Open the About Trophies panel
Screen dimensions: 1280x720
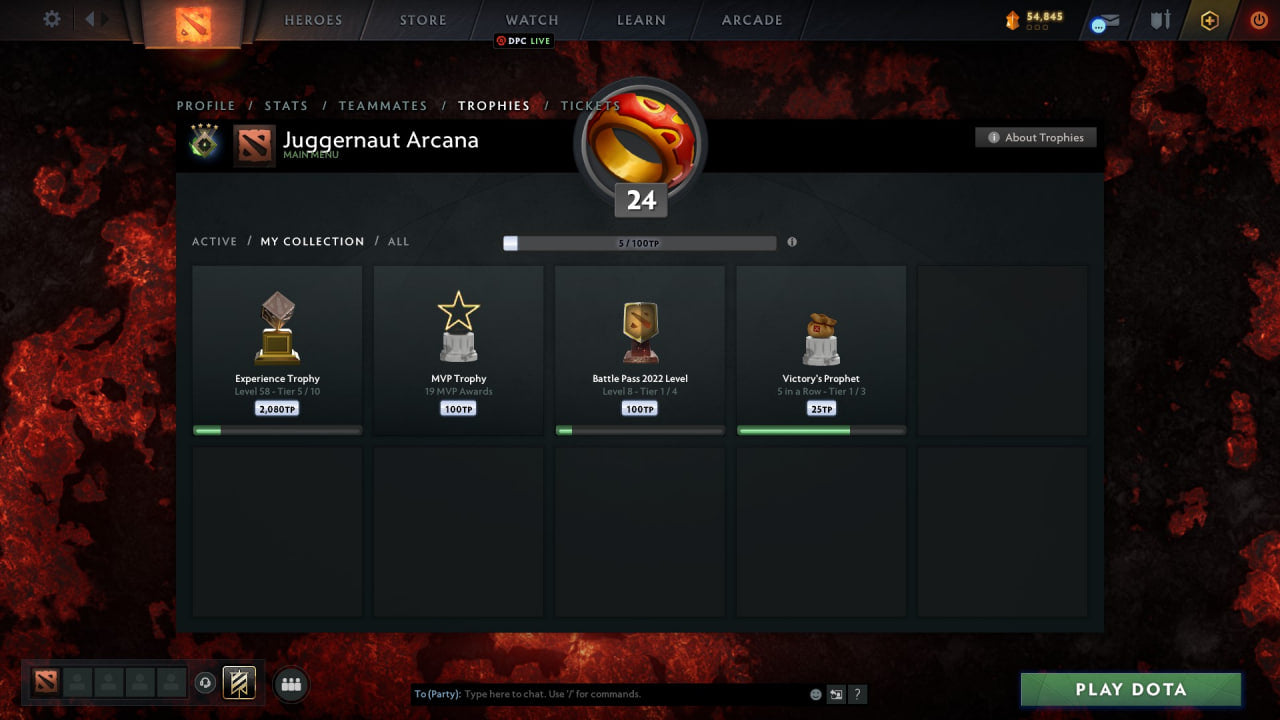[1036, 137]
